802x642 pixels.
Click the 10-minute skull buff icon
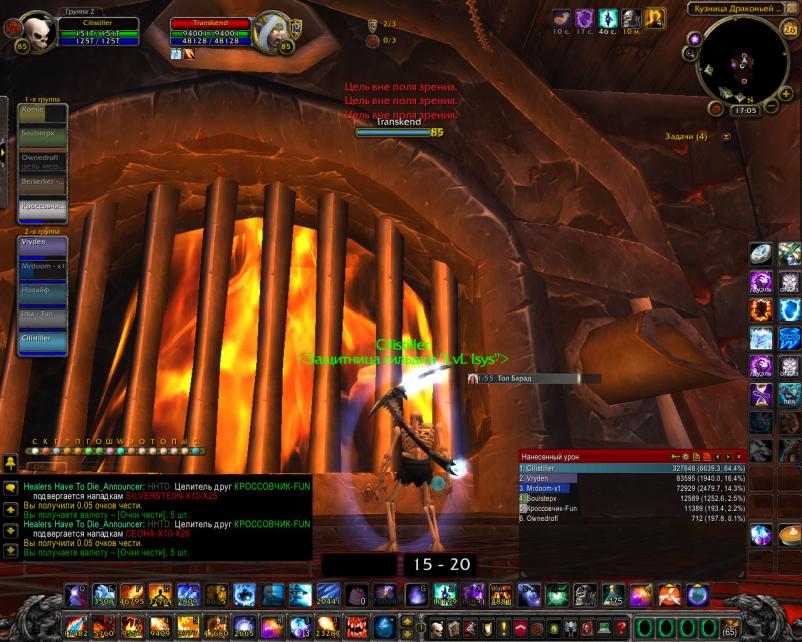coord(631,18)
